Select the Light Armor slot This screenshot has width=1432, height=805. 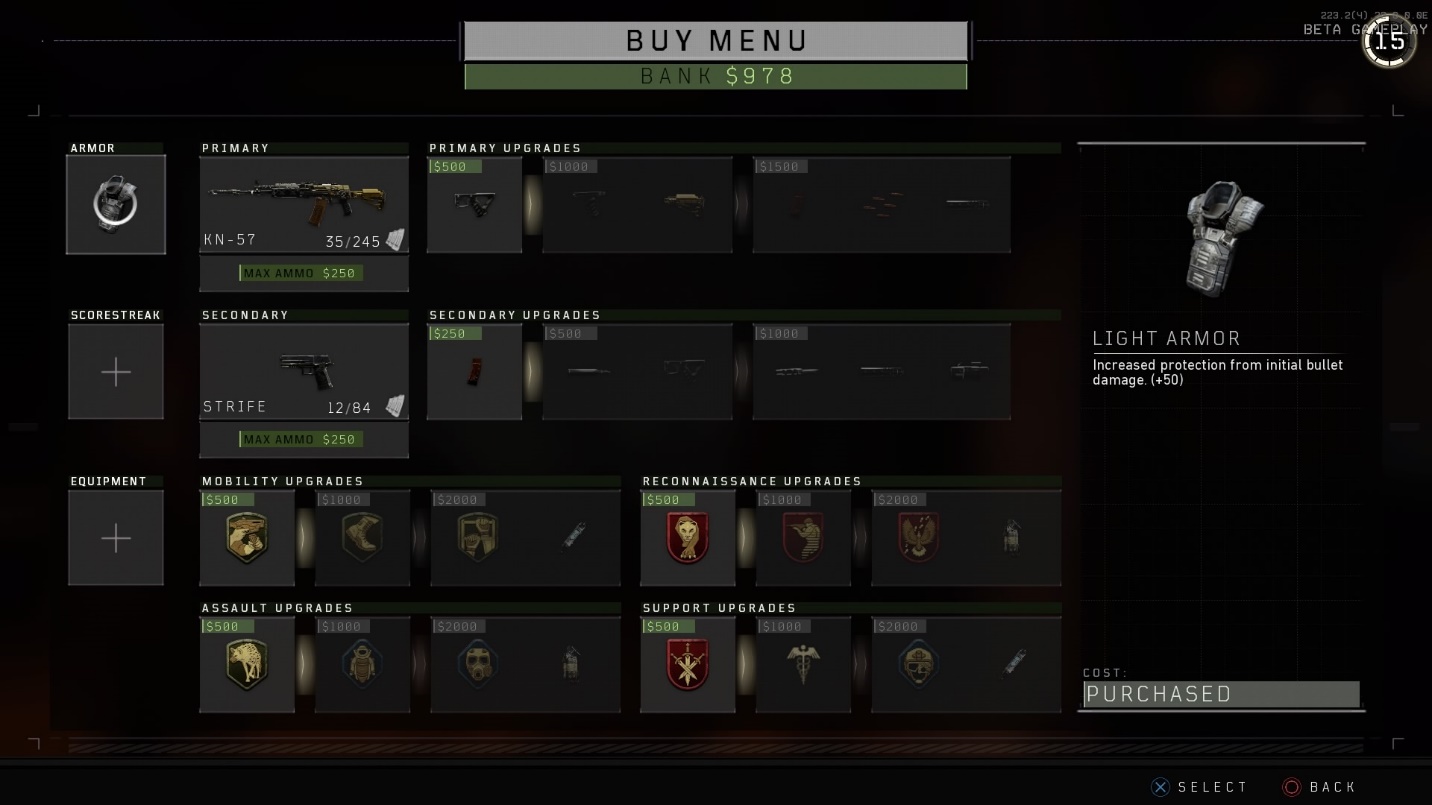pos(116,204)
